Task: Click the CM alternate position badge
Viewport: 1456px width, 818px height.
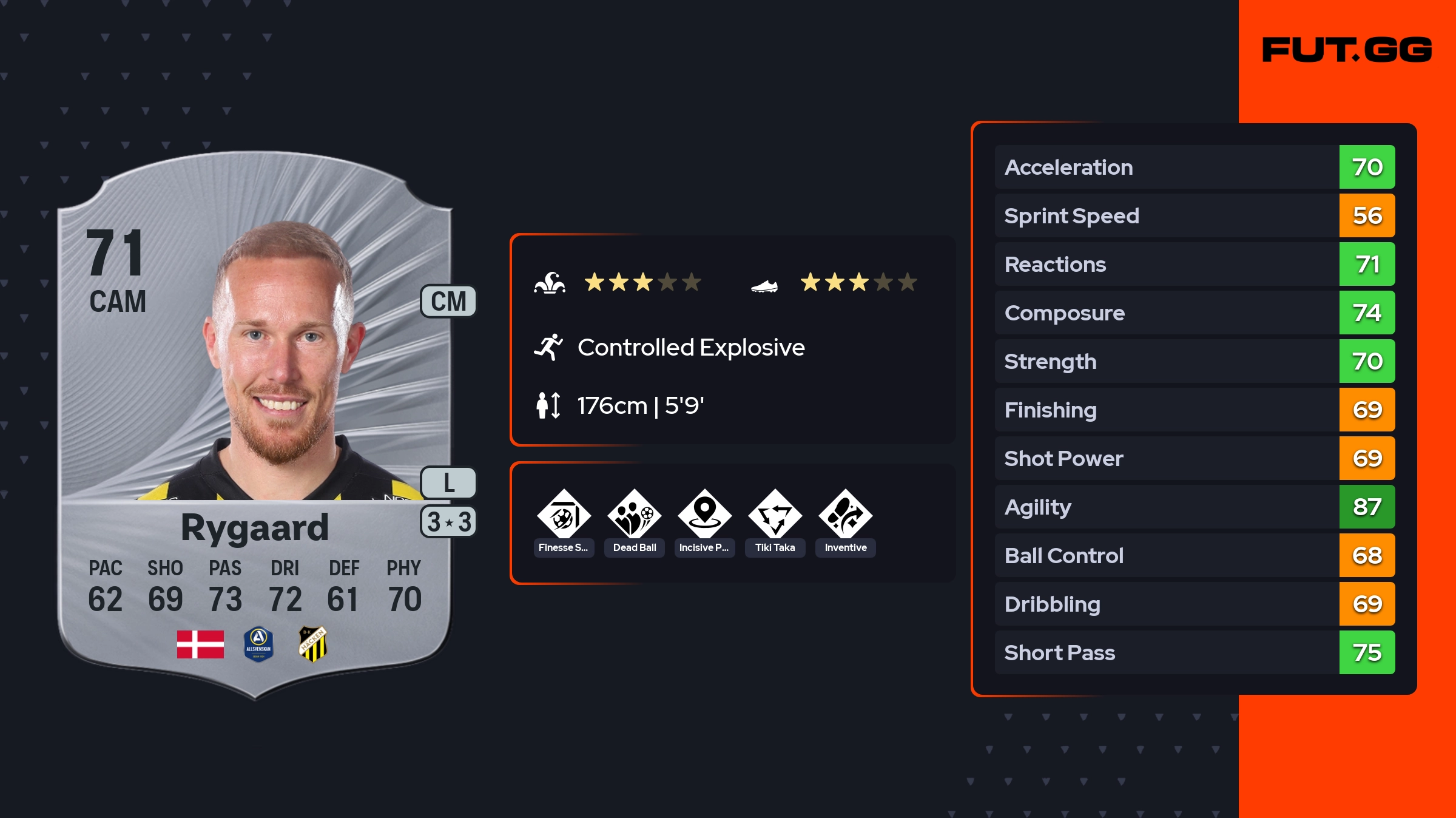Action: click(448, 302)
